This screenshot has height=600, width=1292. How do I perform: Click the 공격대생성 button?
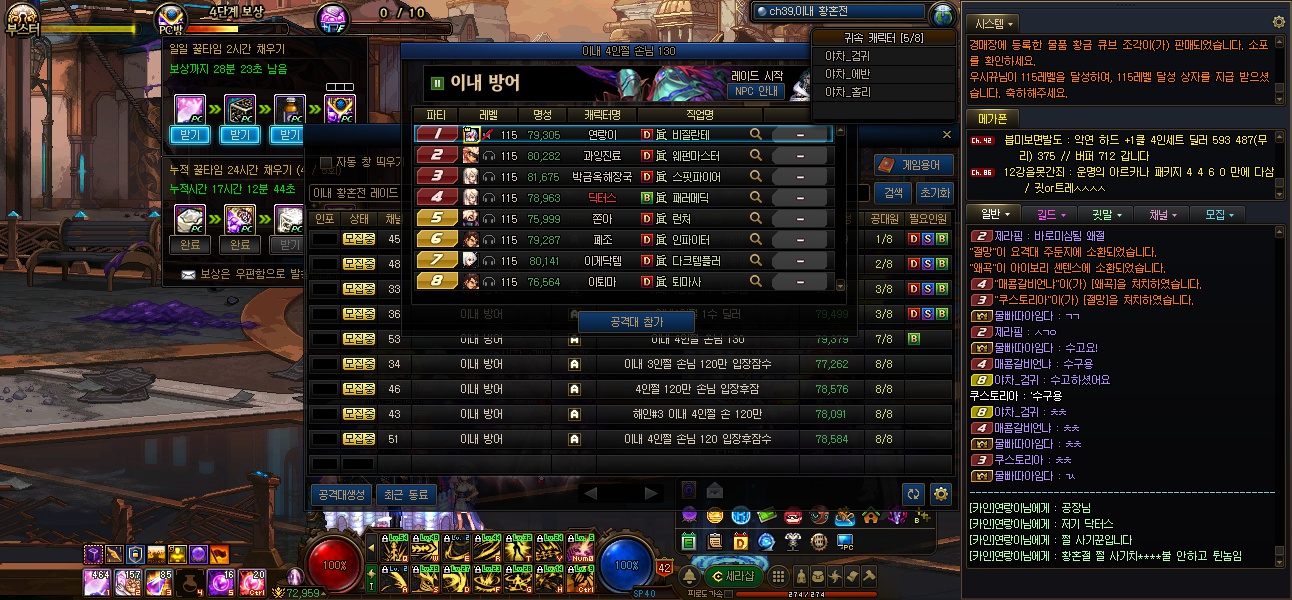[x=341, y=494]
